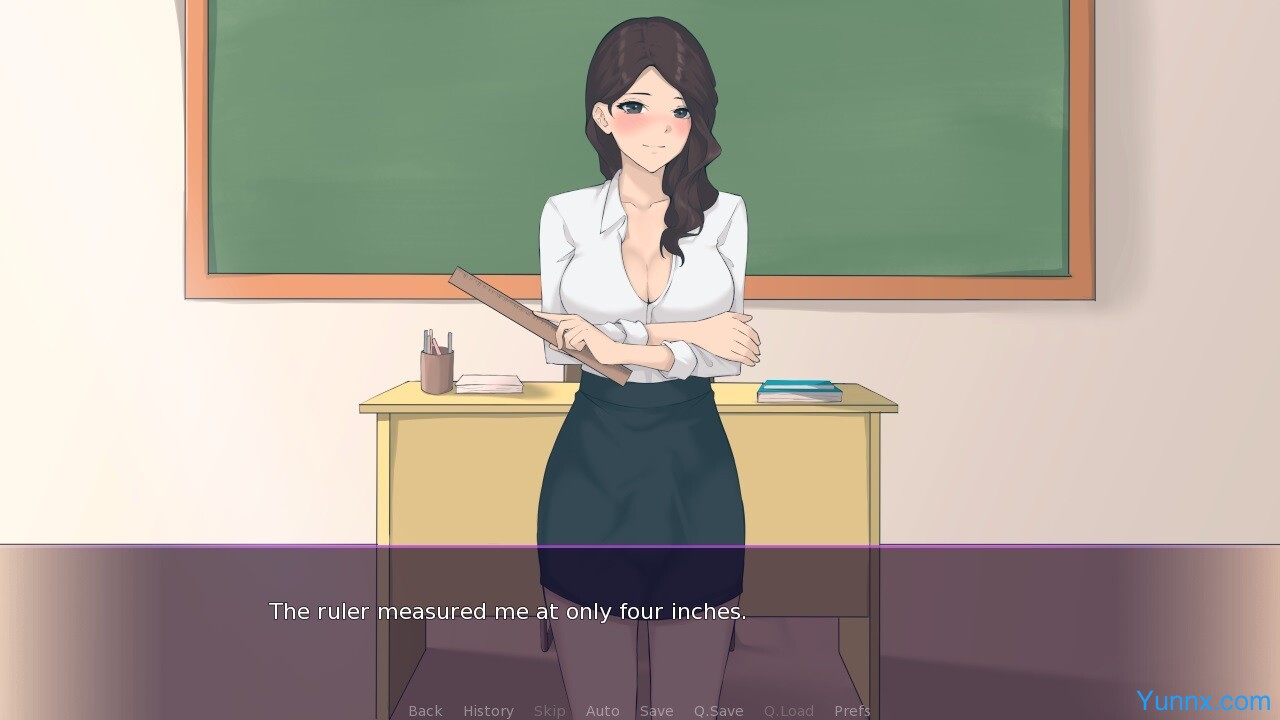
Task: Open the Save game menu
Action: click(x=656, y=711)
